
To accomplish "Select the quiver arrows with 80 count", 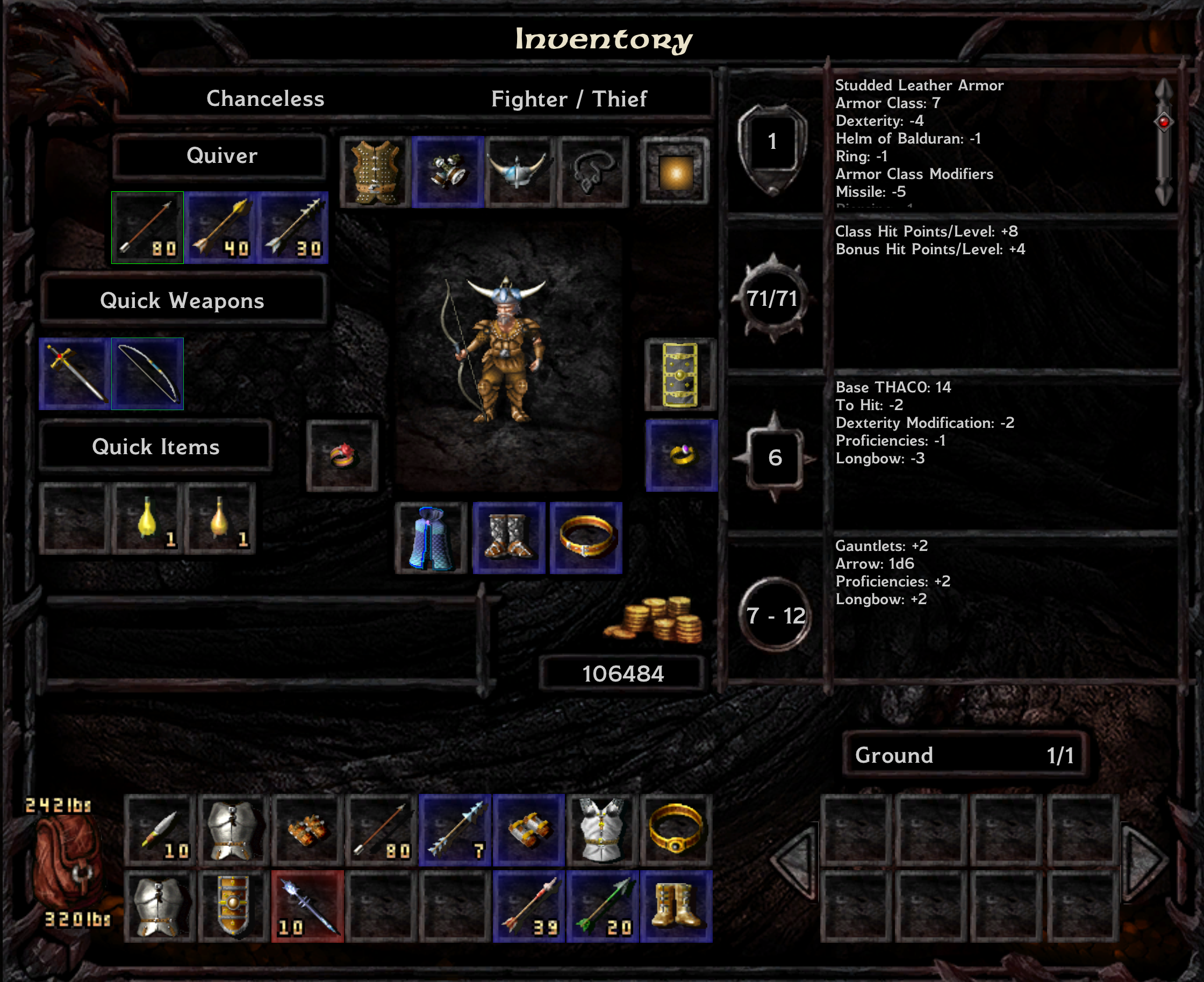I will [x=148, y=227].
